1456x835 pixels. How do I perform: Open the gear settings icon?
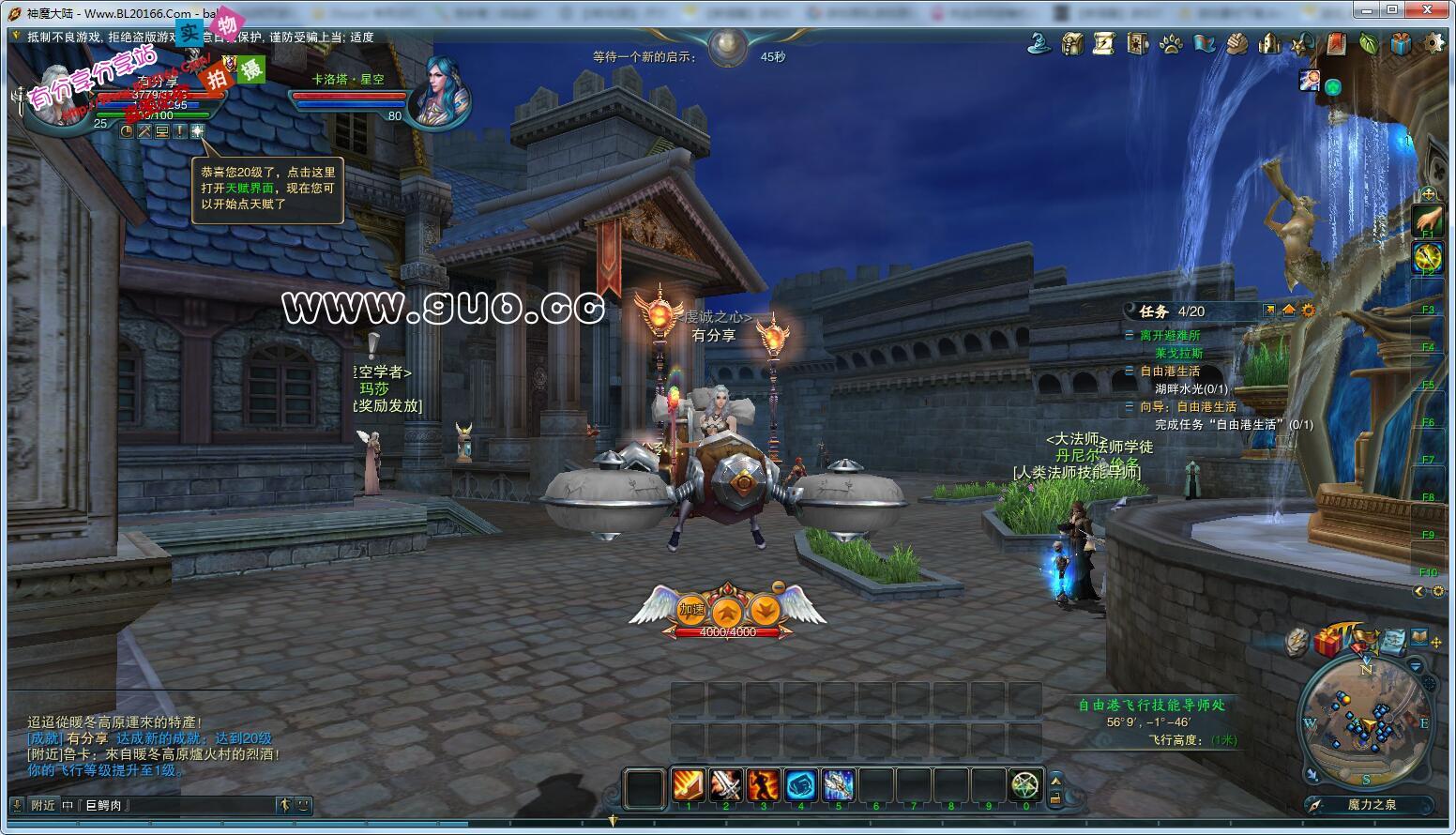pos(1433,43)
